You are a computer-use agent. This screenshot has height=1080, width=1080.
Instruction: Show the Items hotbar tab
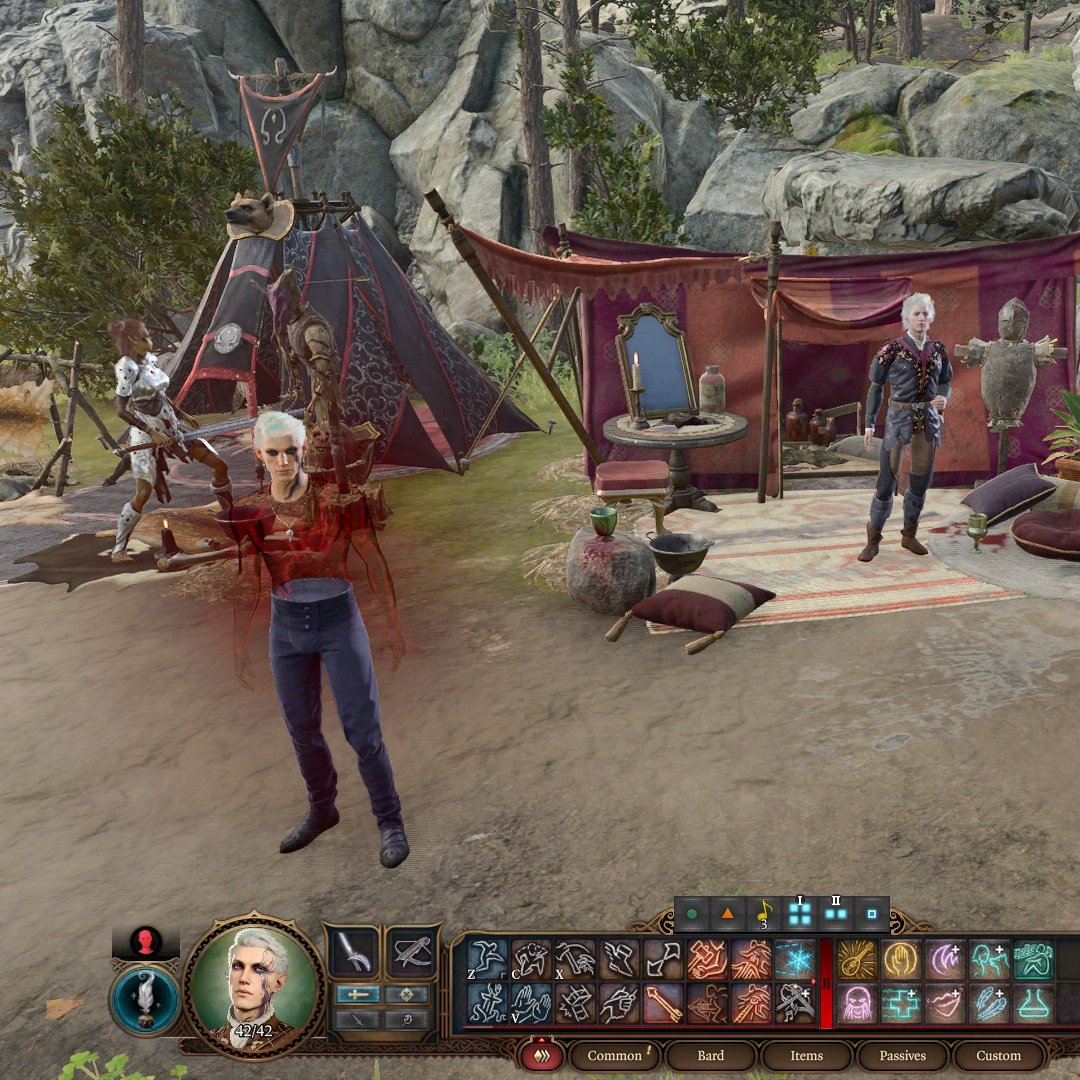[x=806, y=1055]
